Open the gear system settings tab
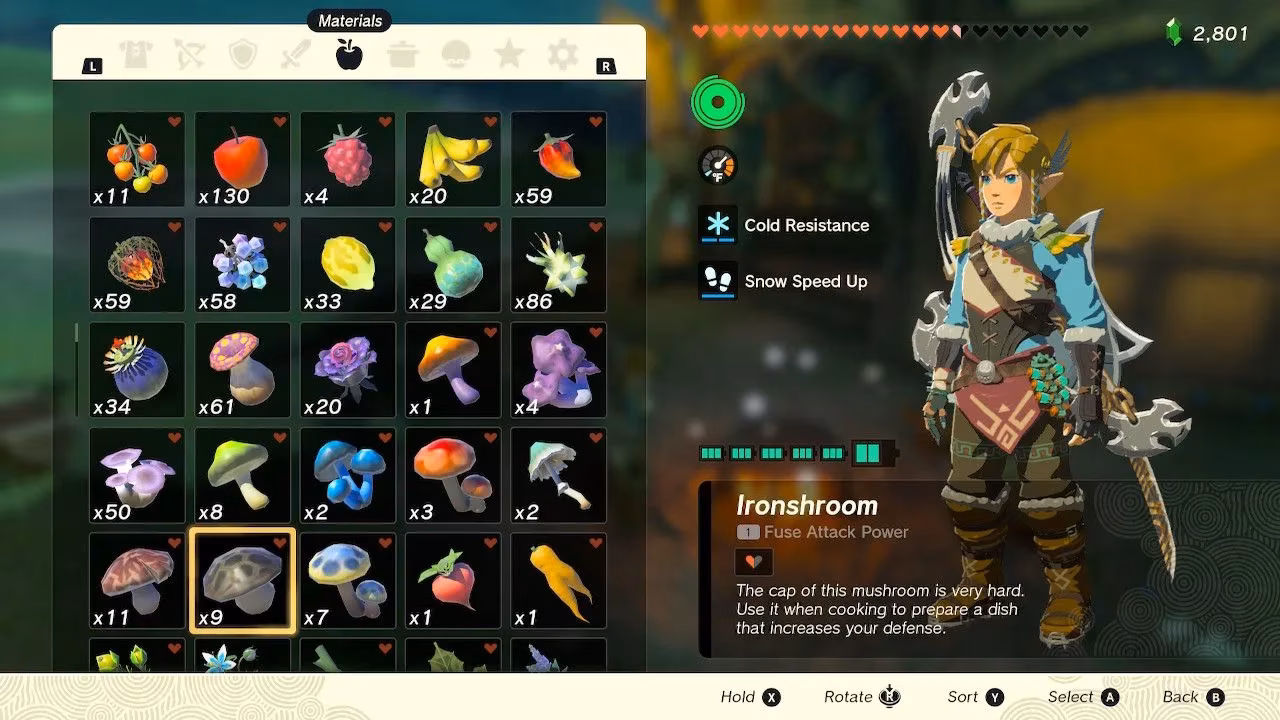This screenshot has height=720, width=1280. click(563, 55)
